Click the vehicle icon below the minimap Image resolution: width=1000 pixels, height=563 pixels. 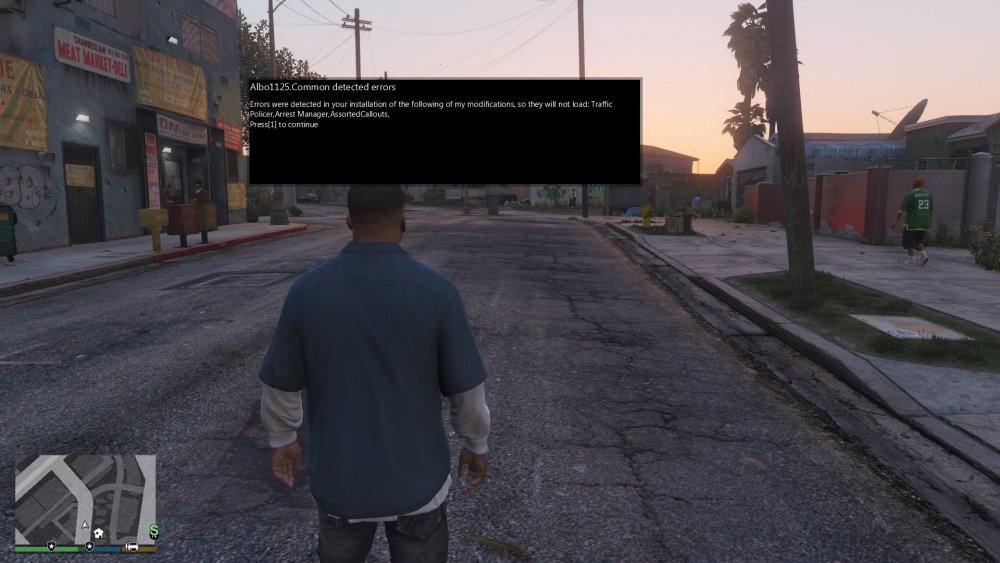click(132, 548)
